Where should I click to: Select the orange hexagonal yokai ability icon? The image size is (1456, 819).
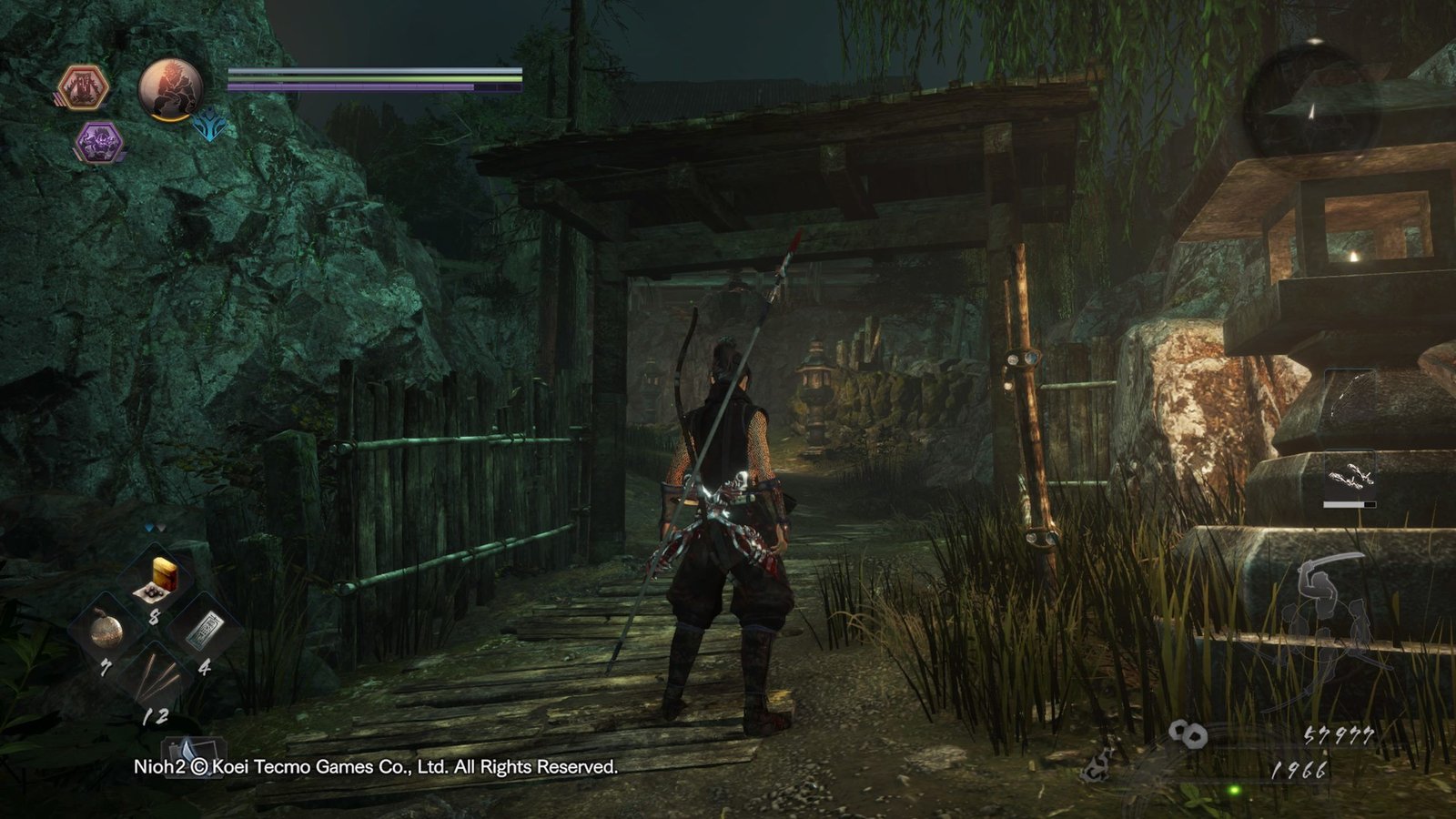coord(84,89)
